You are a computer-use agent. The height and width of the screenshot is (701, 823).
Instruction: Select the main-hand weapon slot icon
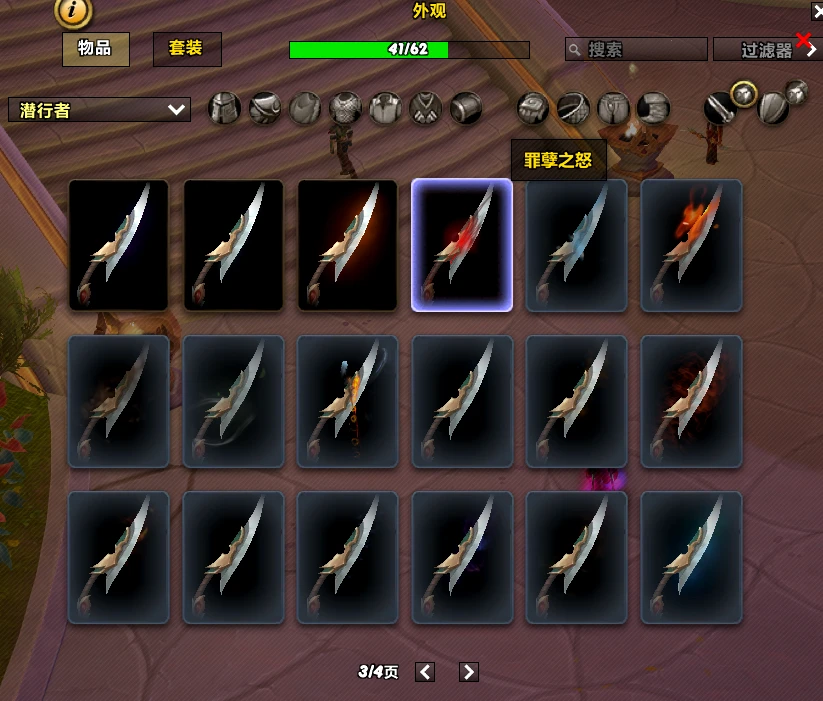pos(719,108)
